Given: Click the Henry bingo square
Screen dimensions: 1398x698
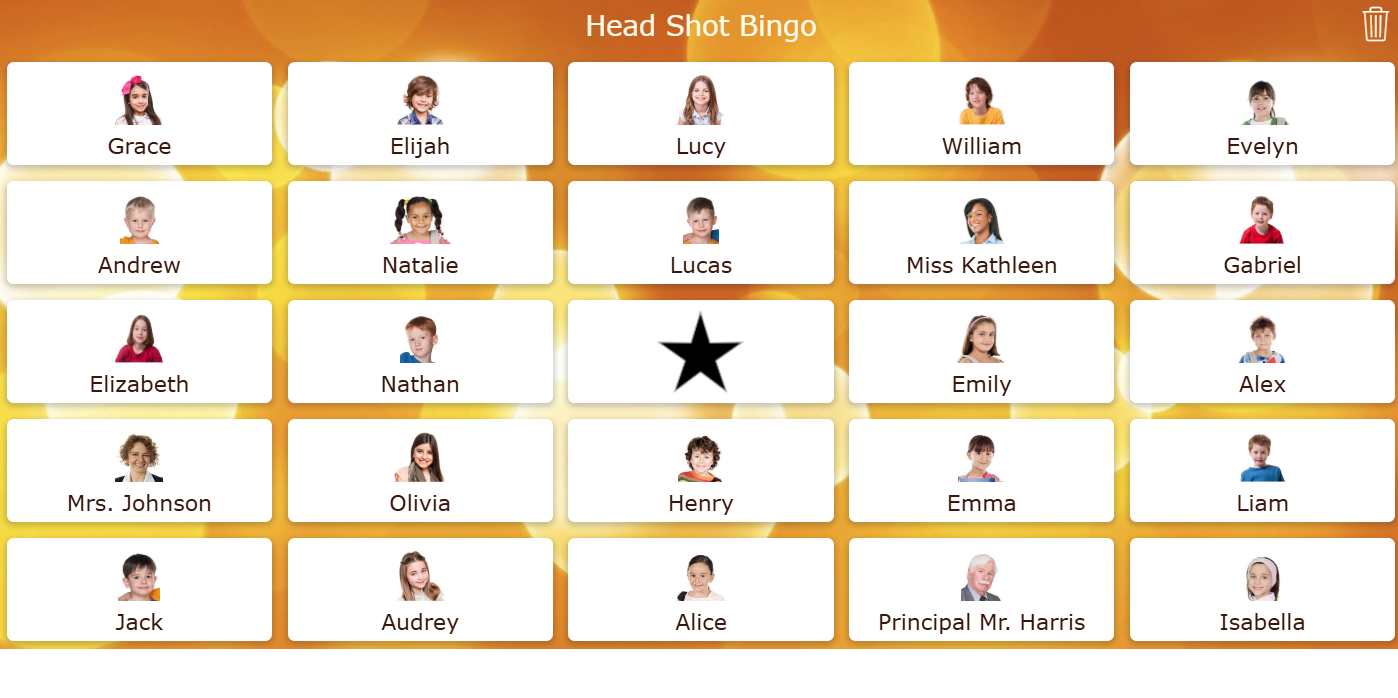Looking at the screenshot, I should (x=700, y=471).
